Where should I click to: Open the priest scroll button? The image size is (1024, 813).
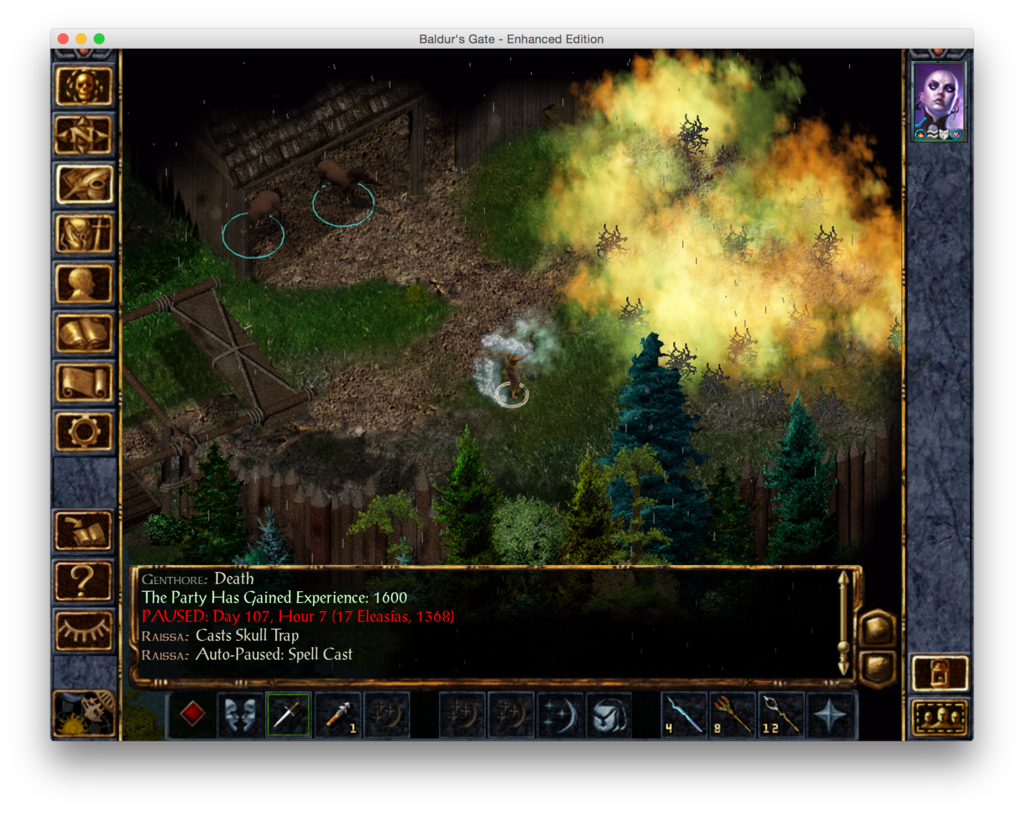(84, 382)
